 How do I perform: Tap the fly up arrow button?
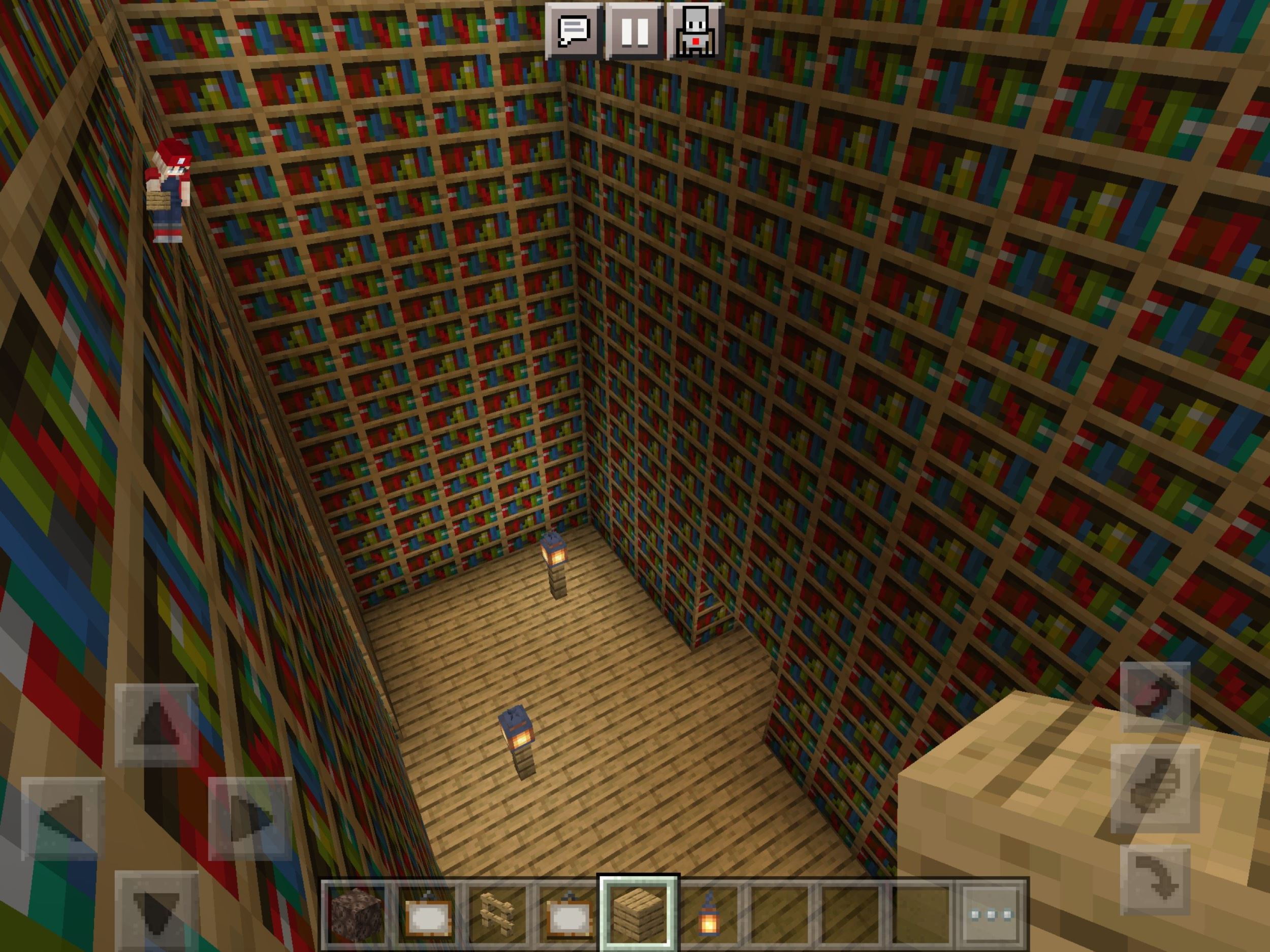click(1155, 697)
